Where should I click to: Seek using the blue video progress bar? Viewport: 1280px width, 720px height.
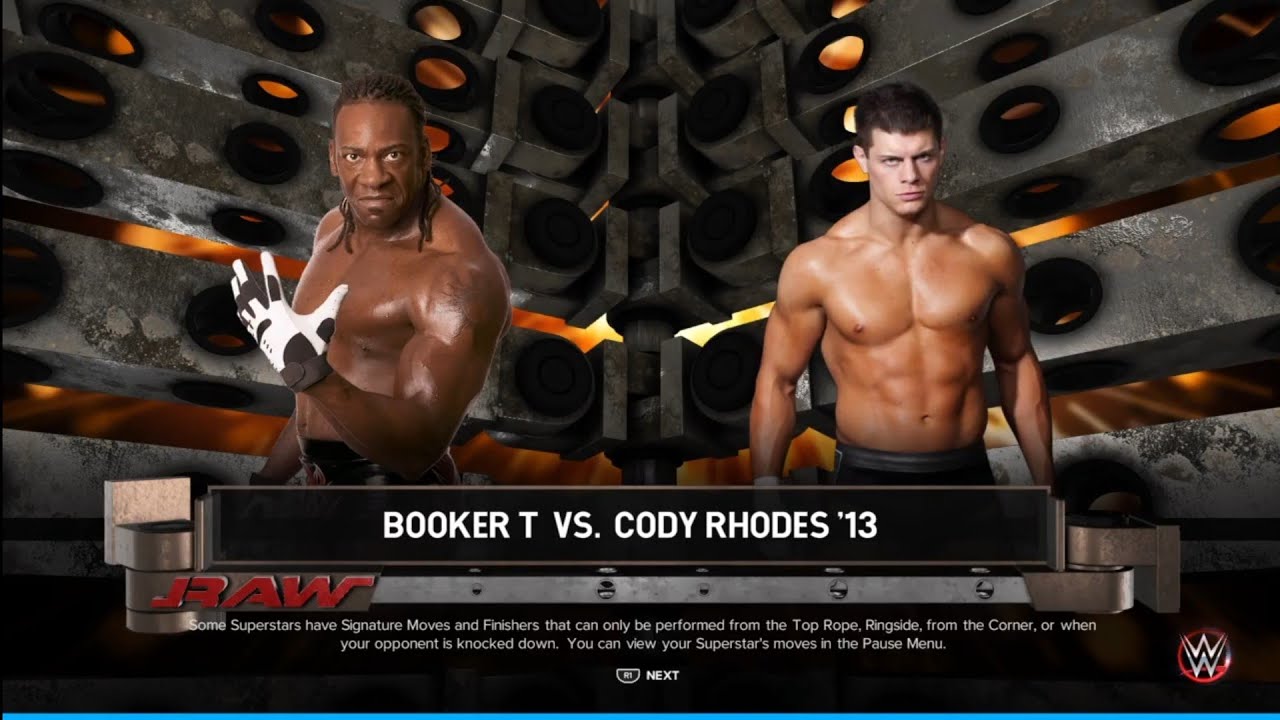[x=640, y=716]
